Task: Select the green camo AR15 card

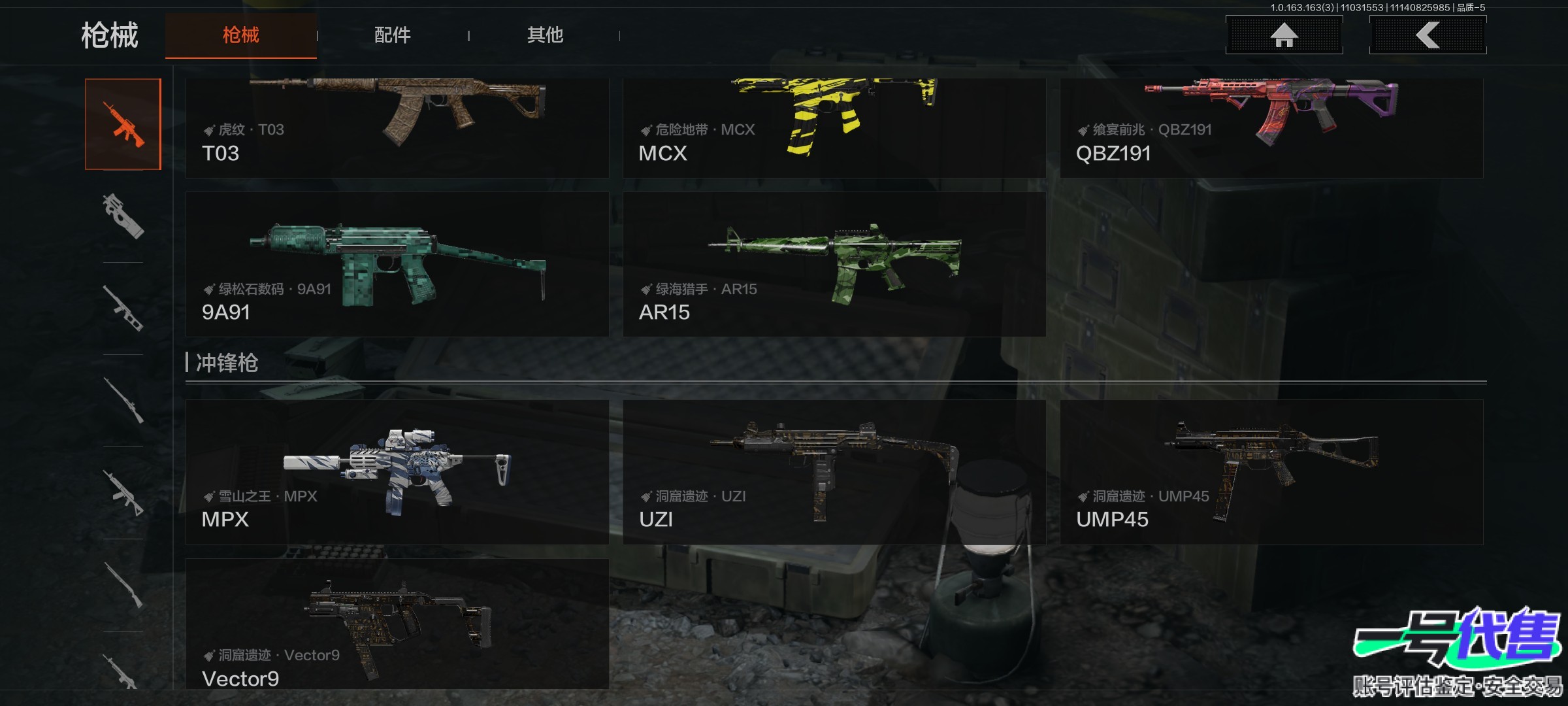Action: [834, 264]
